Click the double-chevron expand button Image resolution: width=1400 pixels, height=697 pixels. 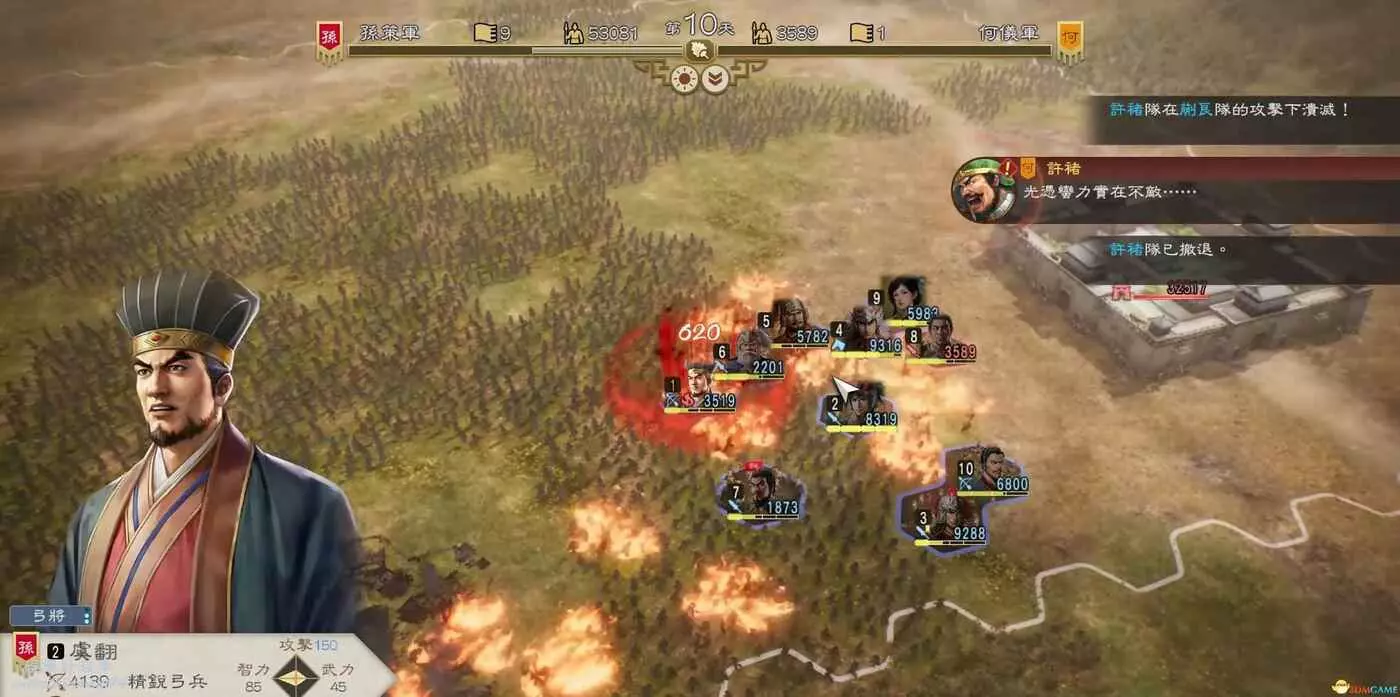tap(714, 79)
